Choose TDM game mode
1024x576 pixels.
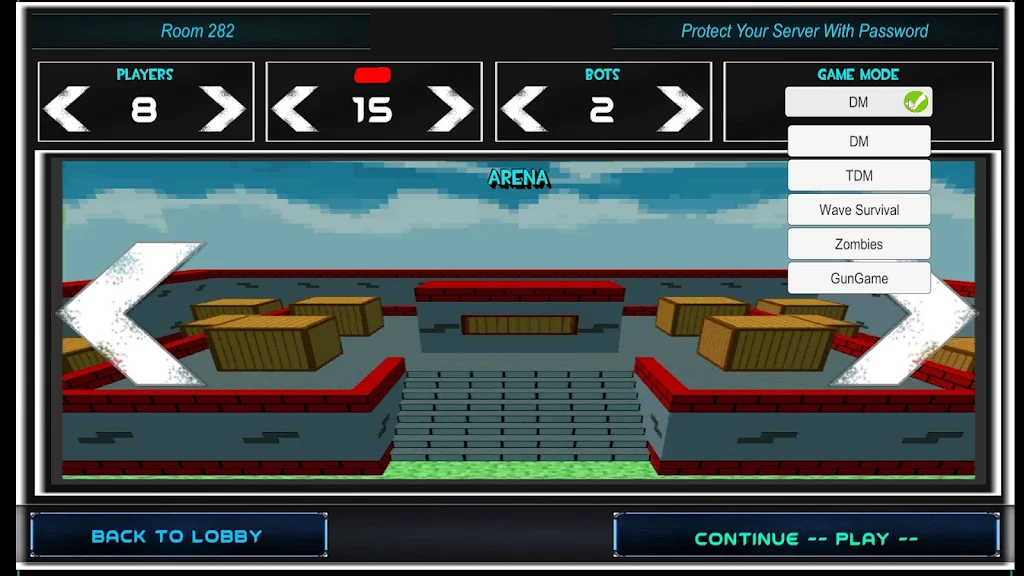coord(859,176)
